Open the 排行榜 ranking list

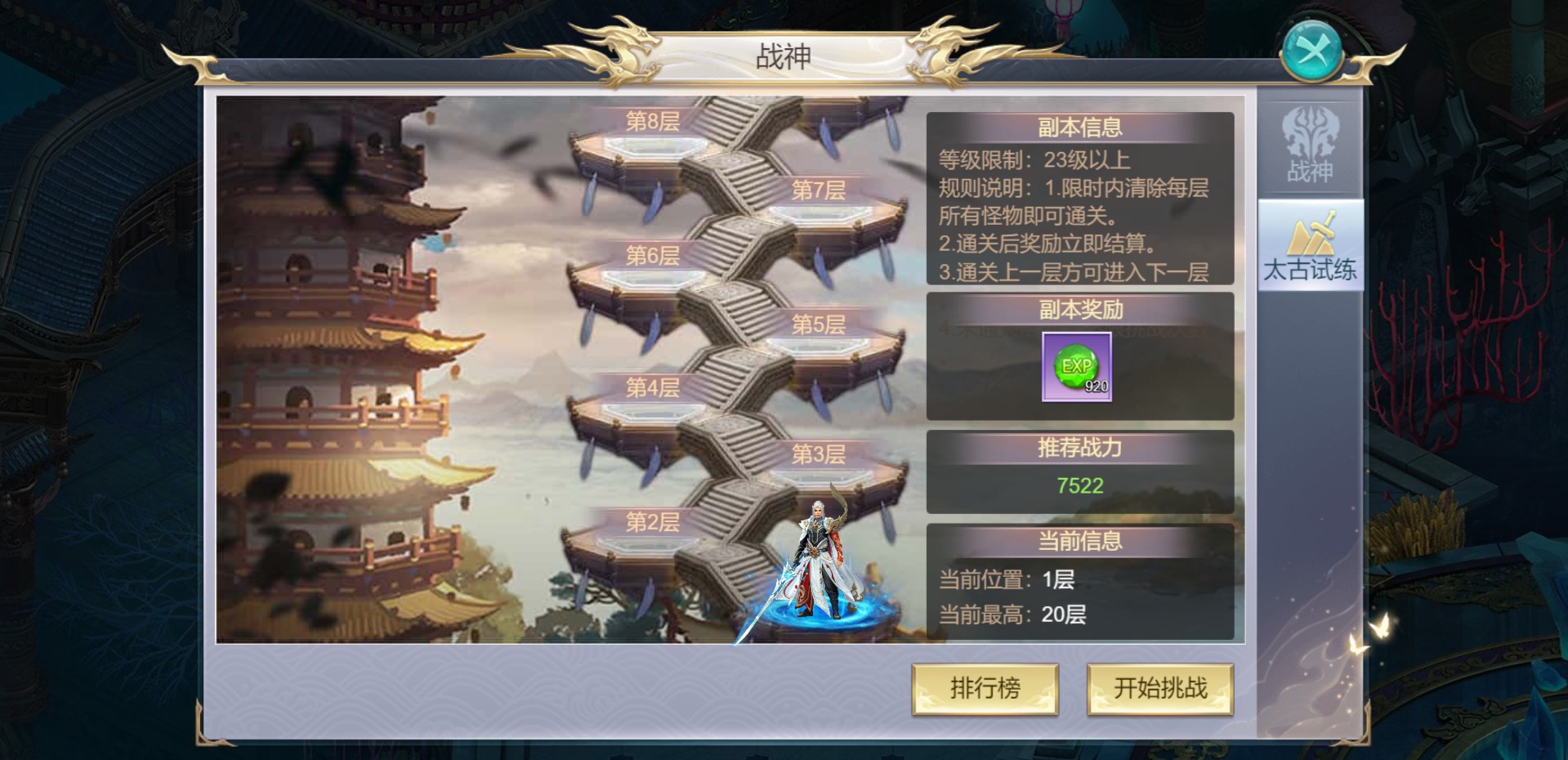(985, 689)
